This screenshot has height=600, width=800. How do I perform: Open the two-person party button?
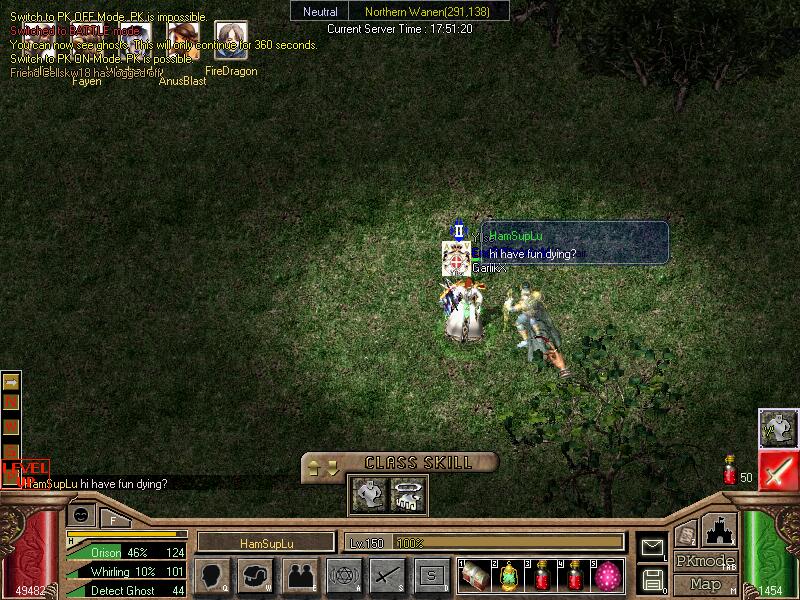pos(299,575)
